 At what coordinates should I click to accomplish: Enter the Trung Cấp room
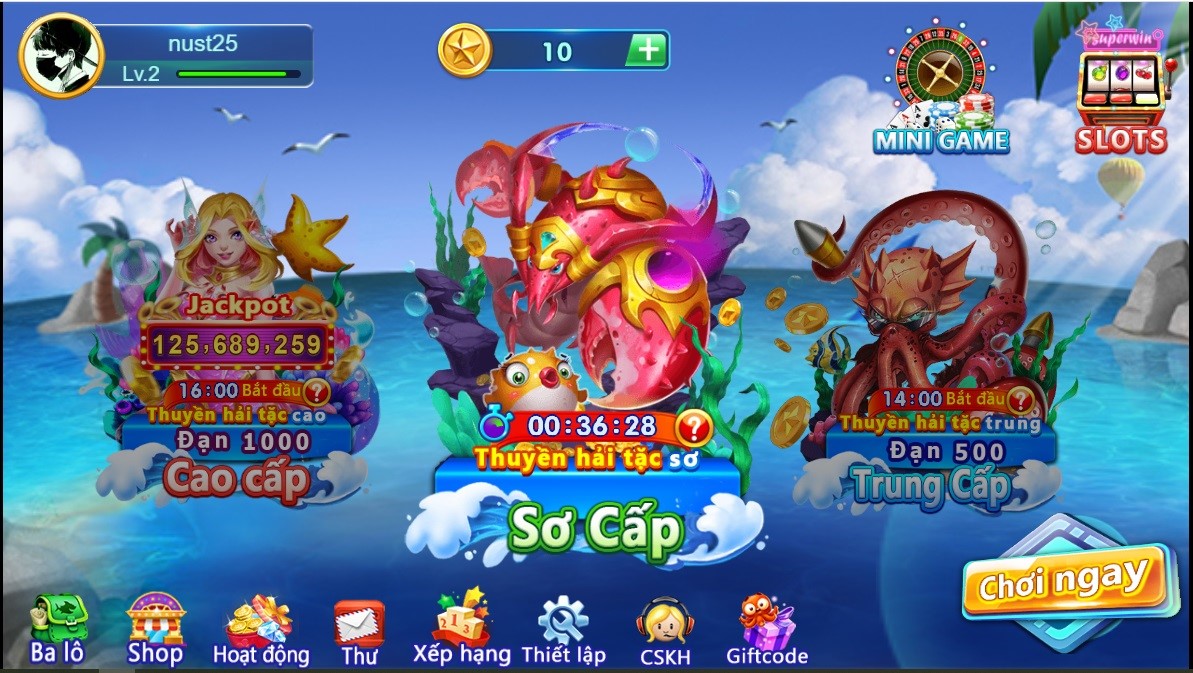click(x=930, y=486)
